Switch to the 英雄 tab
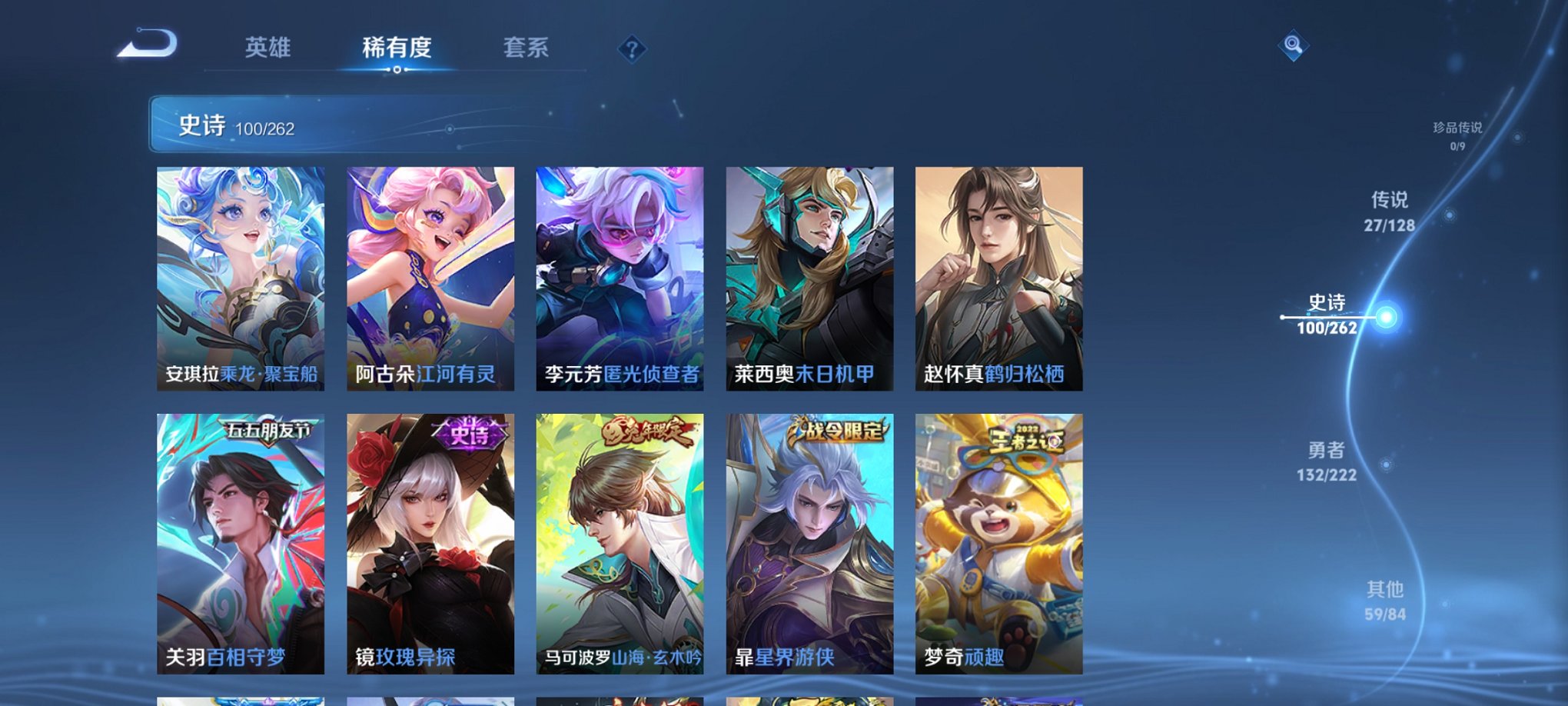 click(x=267, y=48)
